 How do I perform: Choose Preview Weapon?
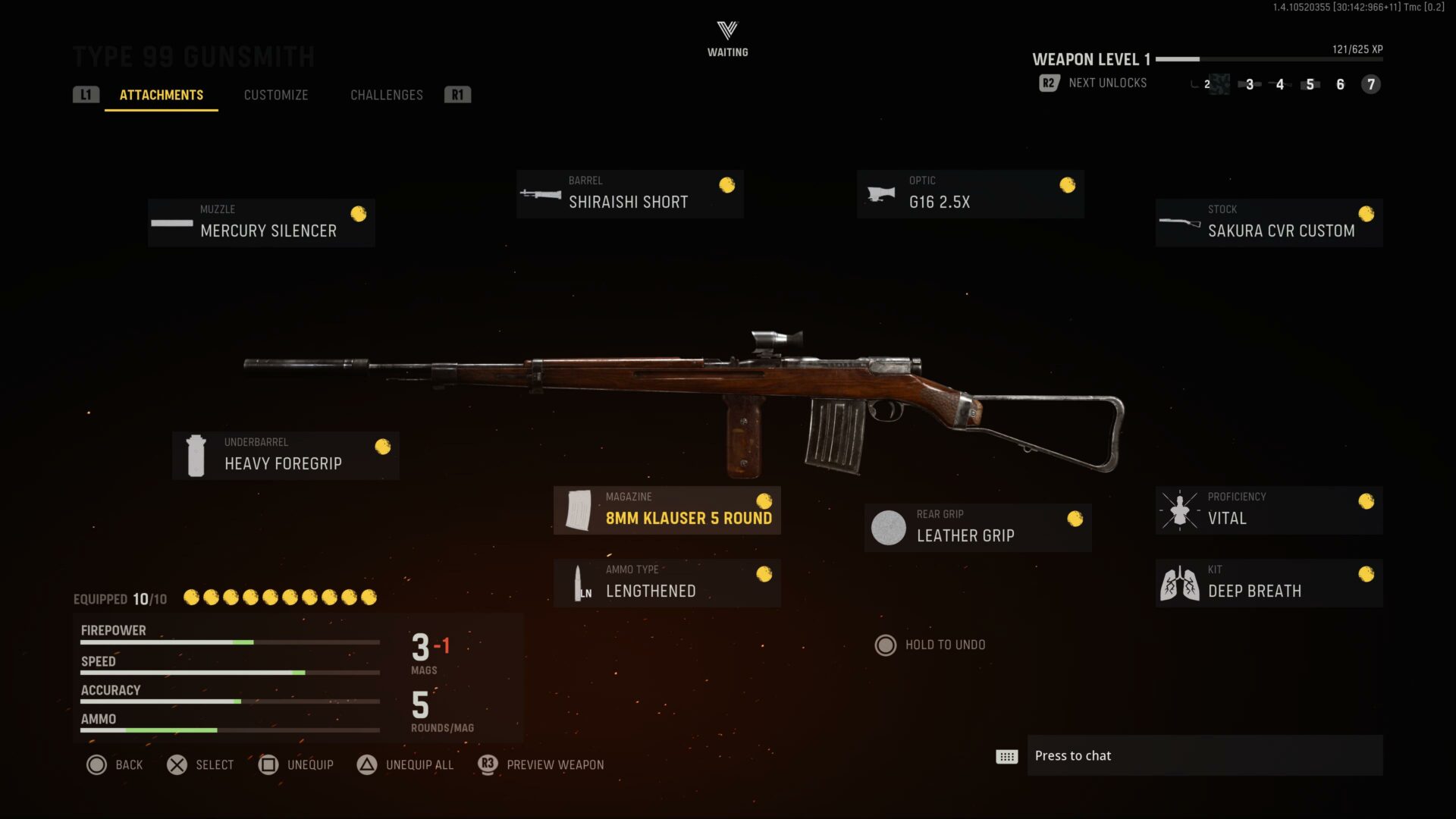[541, 764]
